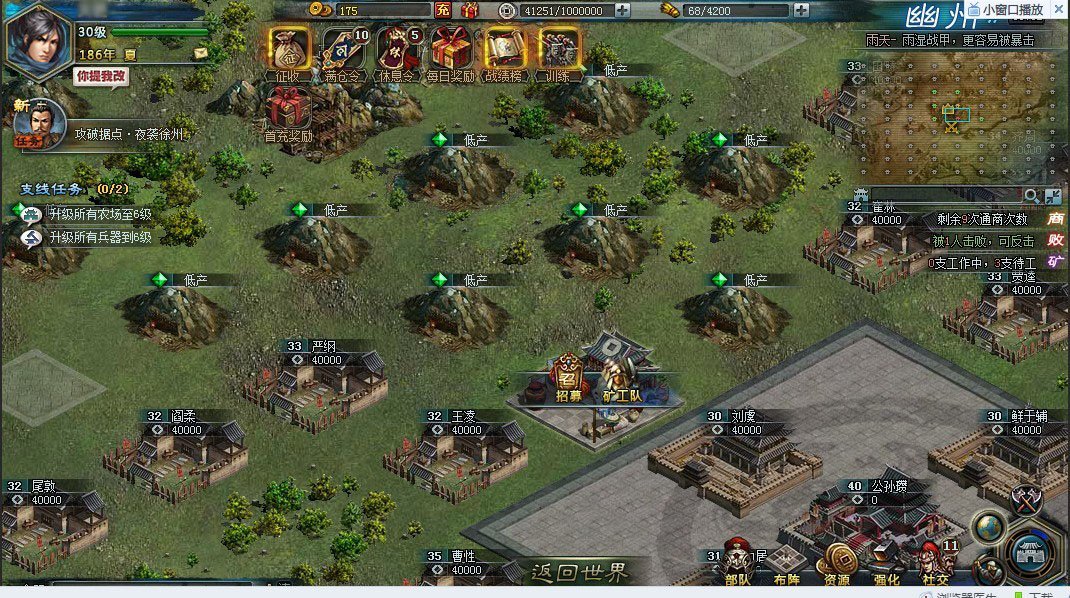Add silver coins with the plus button

(x=622, y=10)
